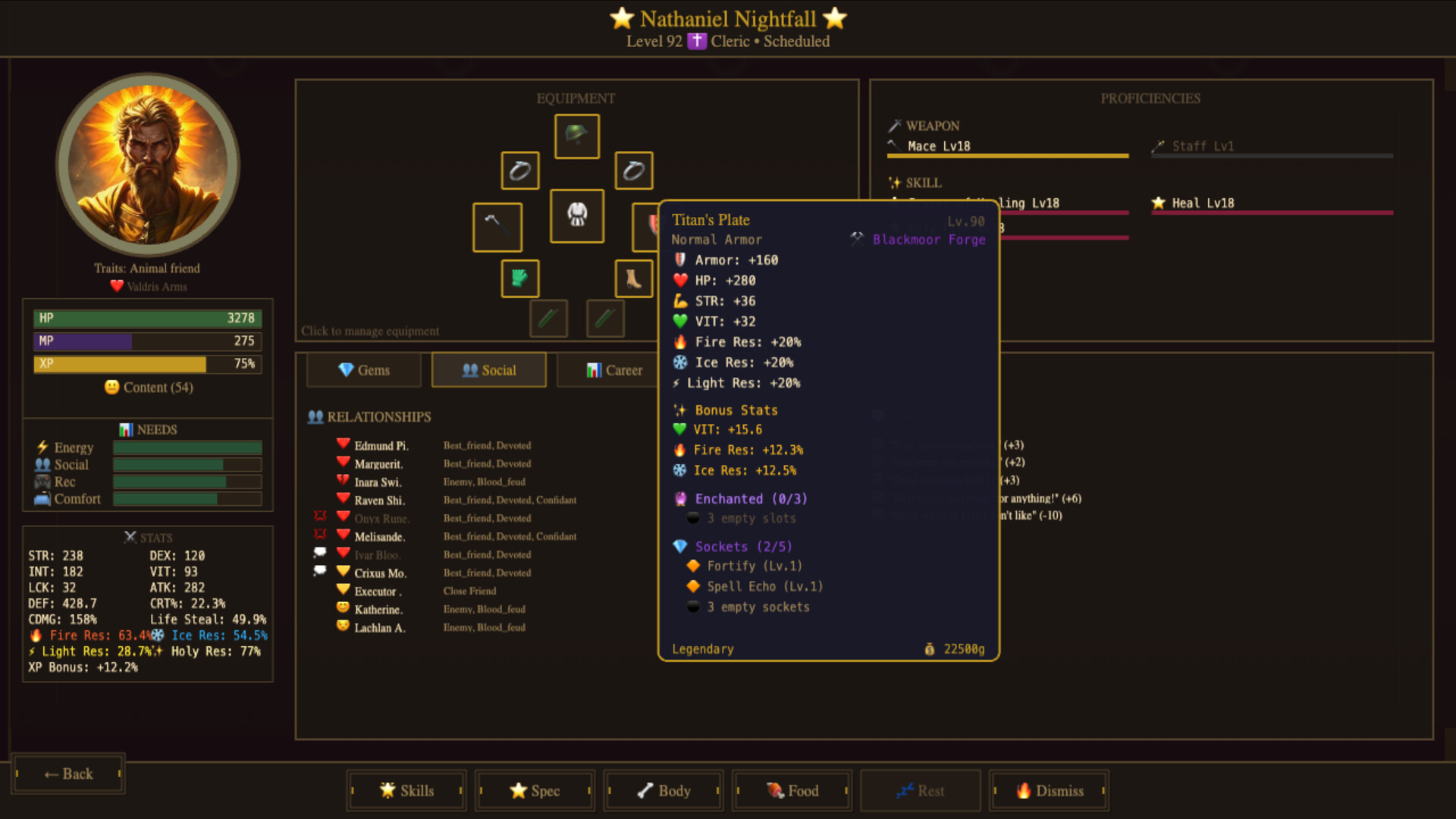Select the right ring equipment slot
Viewport: 1456px width, 819px height.
634,171
